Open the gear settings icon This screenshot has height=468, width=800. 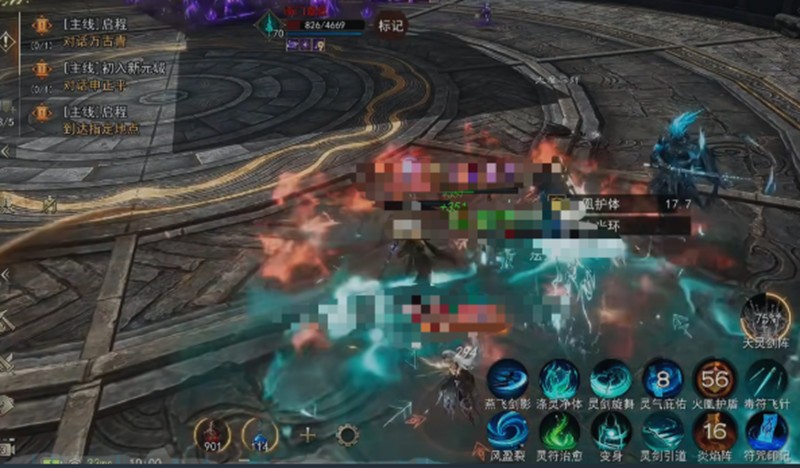tap(349, 435)
